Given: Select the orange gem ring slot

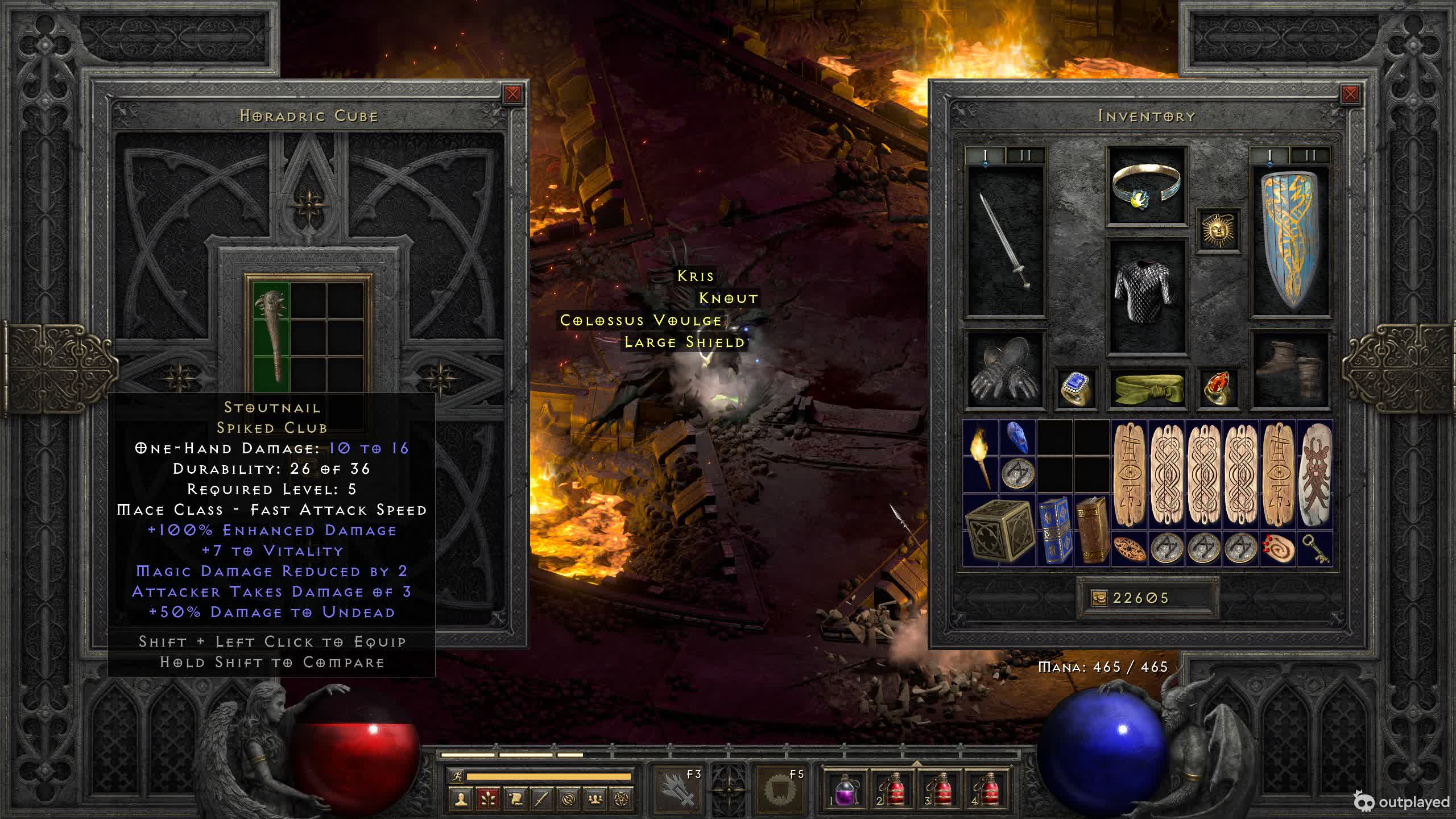Looking at the screenshot, I should click(x=1218, y=388).
